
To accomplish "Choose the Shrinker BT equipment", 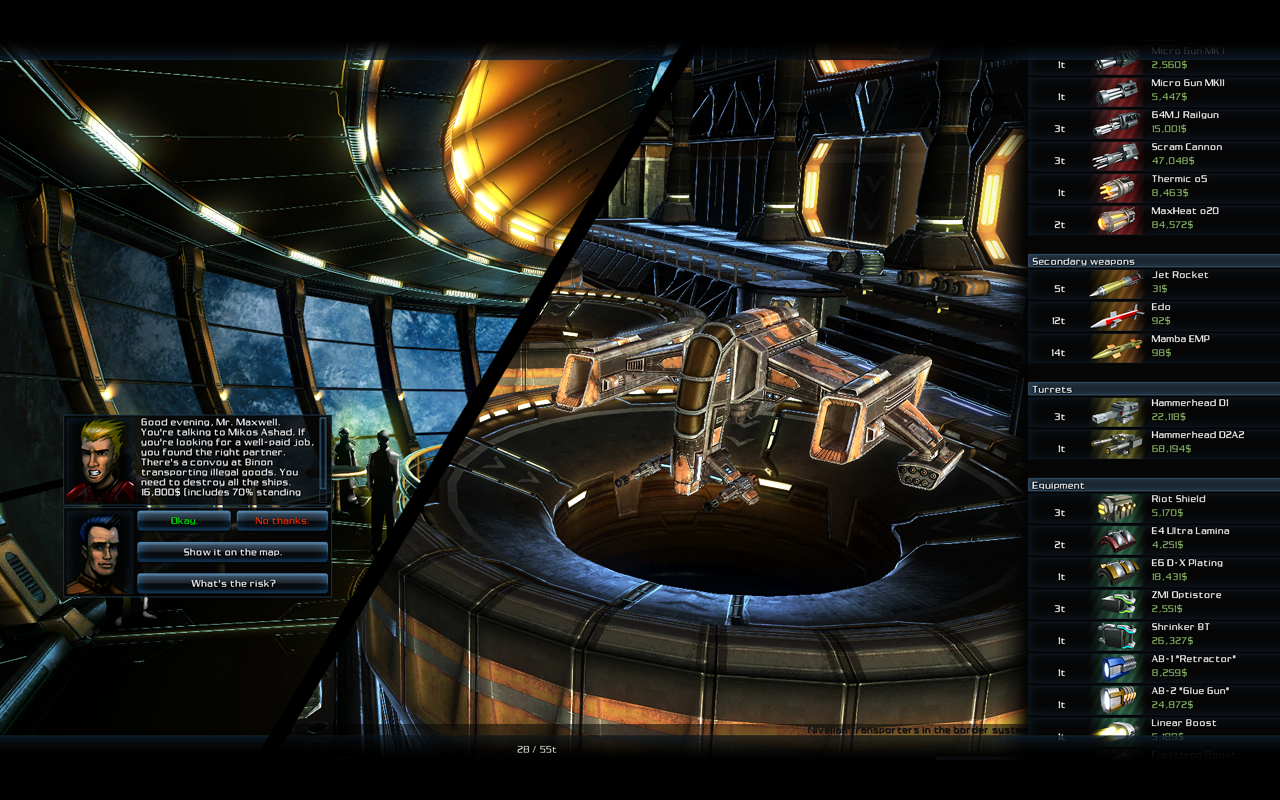I will coord(1153,634).
